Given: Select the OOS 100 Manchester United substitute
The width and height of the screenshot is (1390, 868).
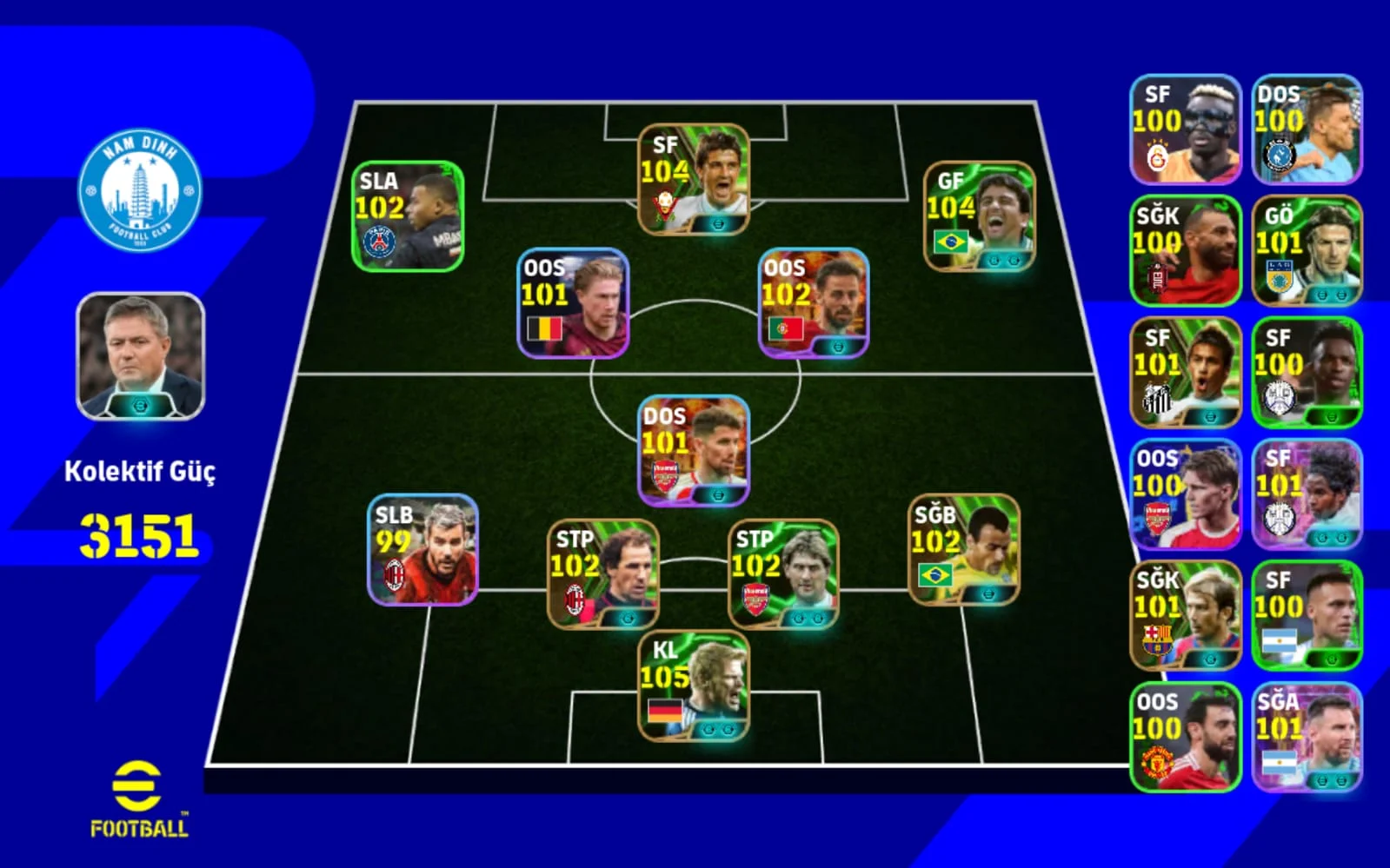Looking at the screenshot, I should click(x=1185, y=738).
